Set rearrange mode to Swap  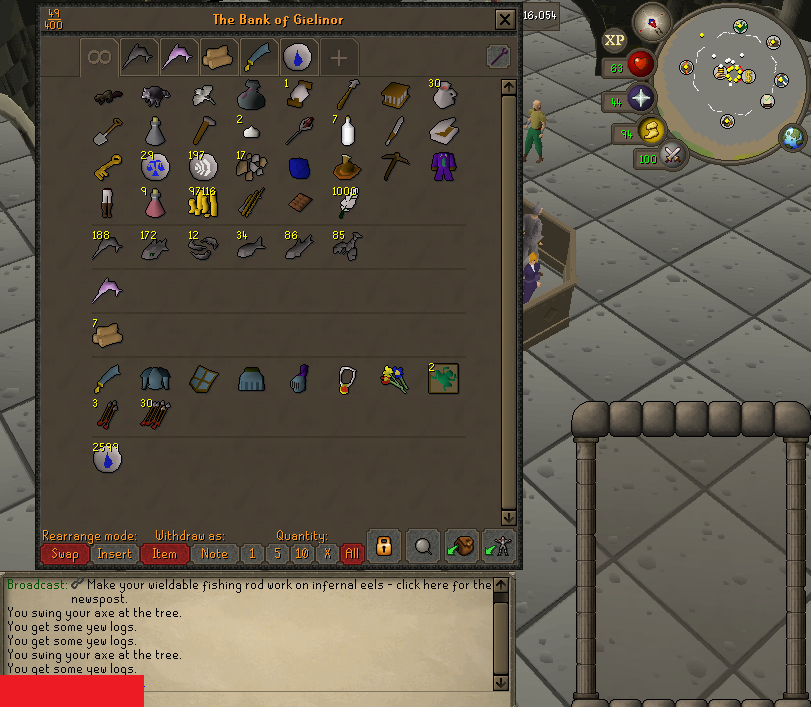pos(65,553)
